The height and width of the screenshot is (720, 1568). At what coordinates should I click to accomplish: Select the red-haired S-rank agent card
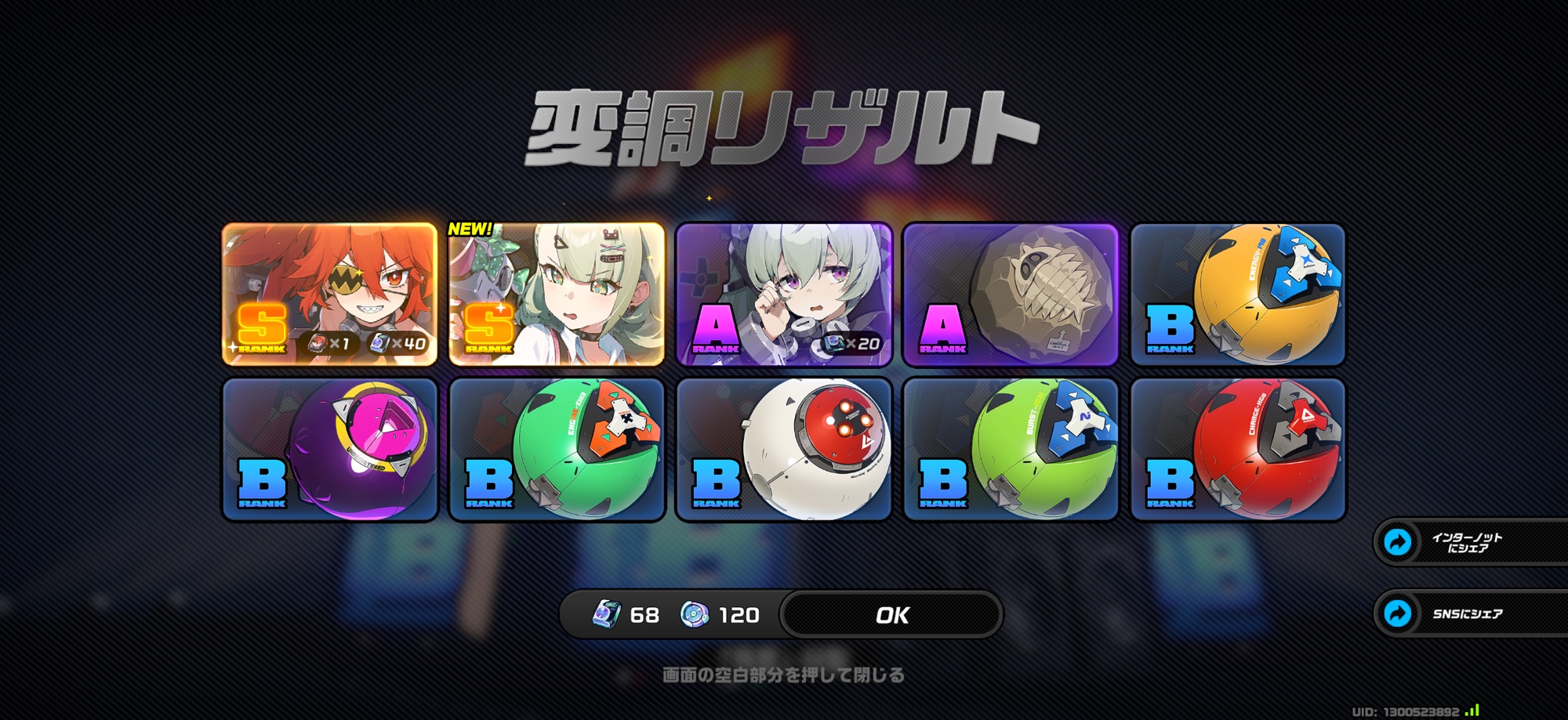[x=330, y=295]
